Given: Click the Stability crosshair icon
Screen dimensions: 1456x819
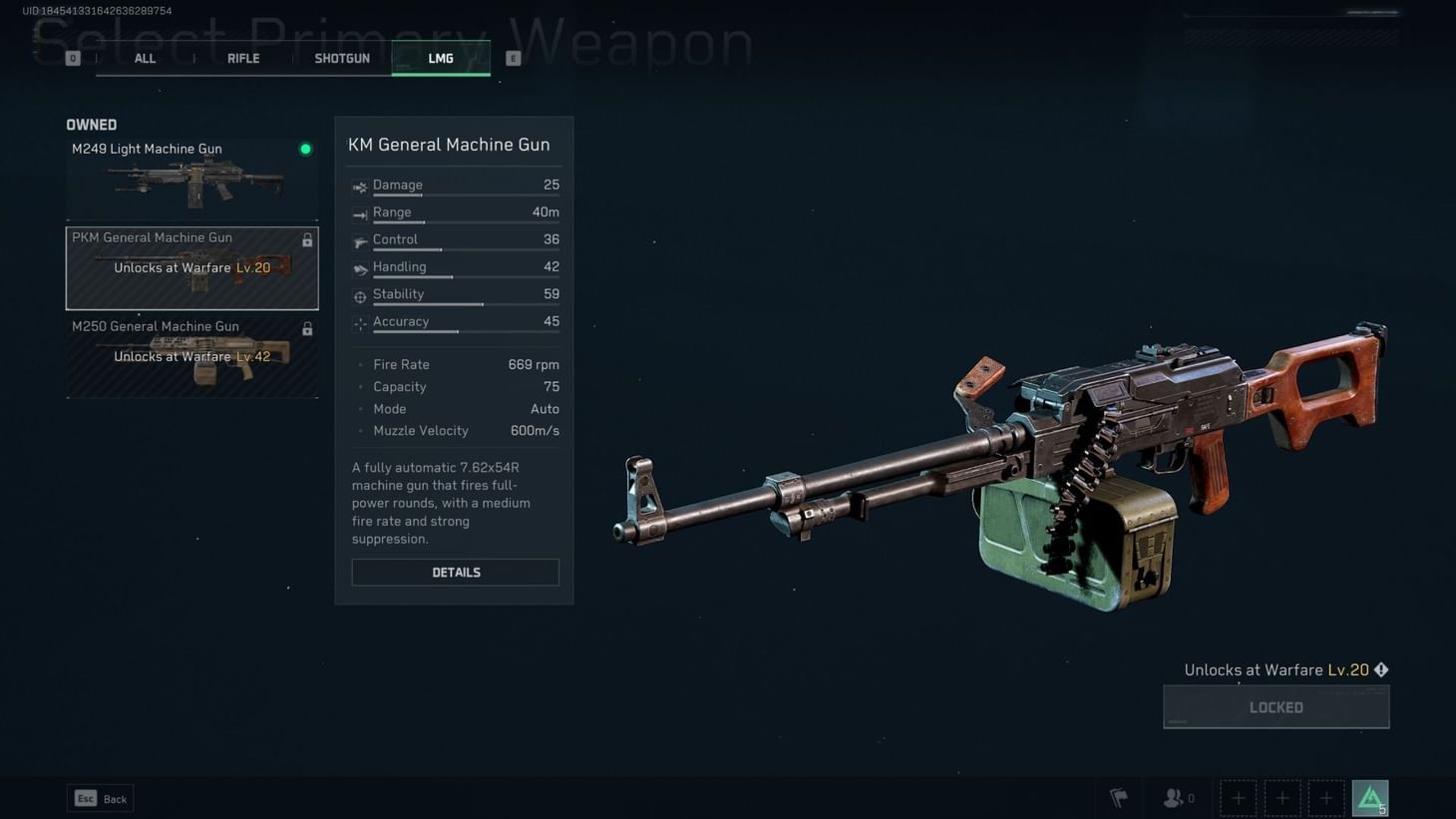Looking at the screenshot, I should click(x=359, y=294).
